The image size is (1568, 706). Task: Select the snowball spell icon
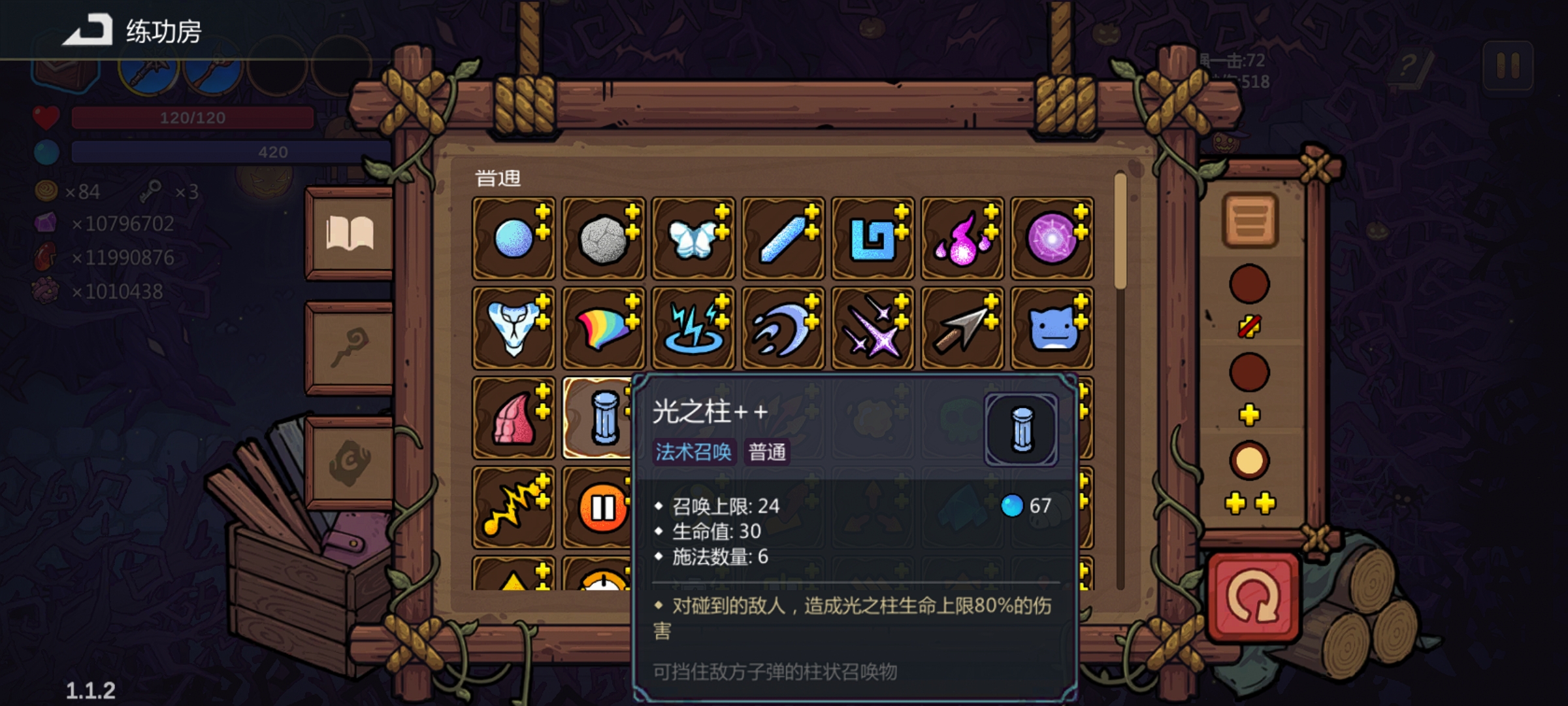point(514,239)
